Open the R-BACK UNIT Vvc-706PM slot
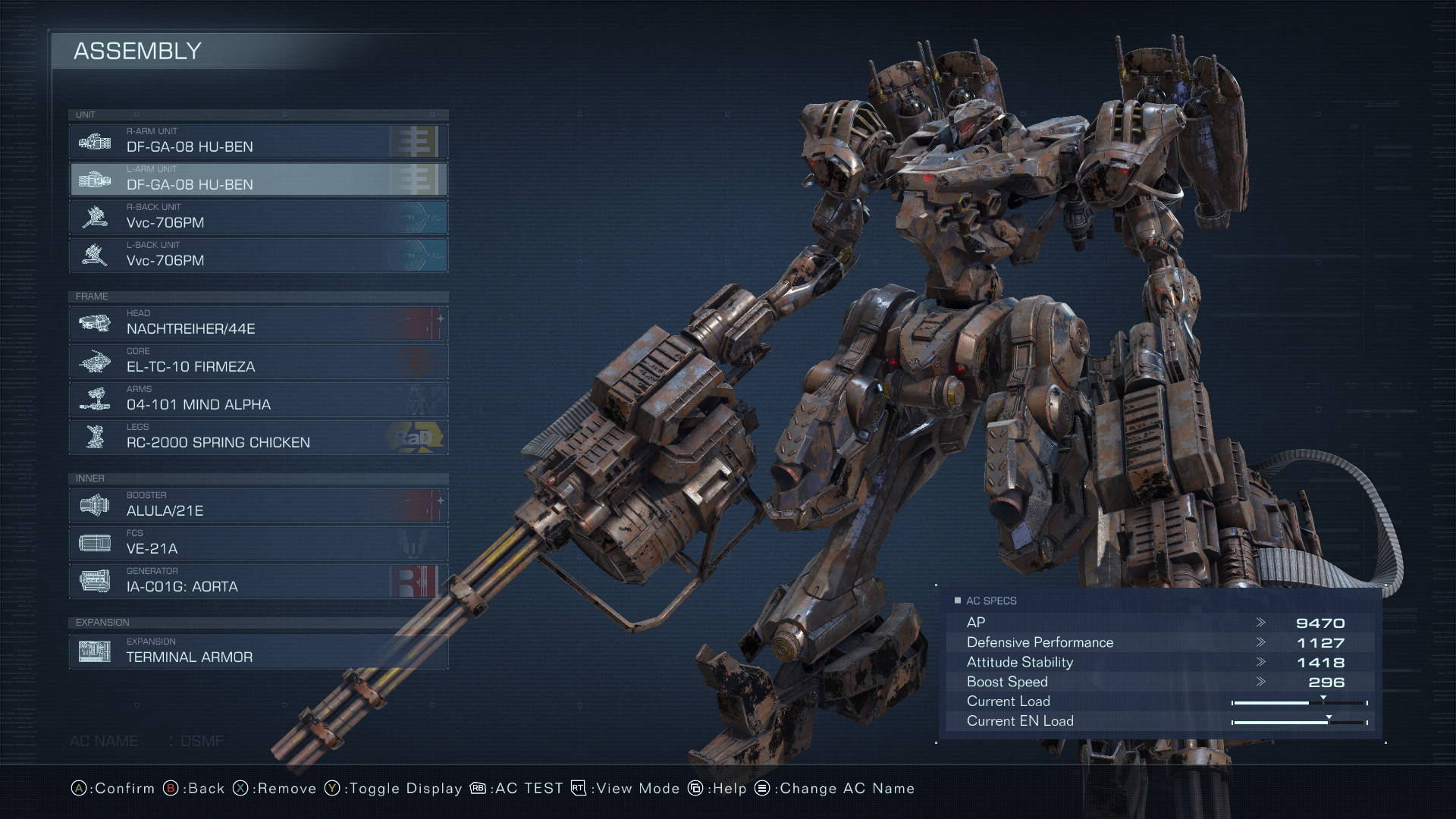 click(x=258, y=218)
